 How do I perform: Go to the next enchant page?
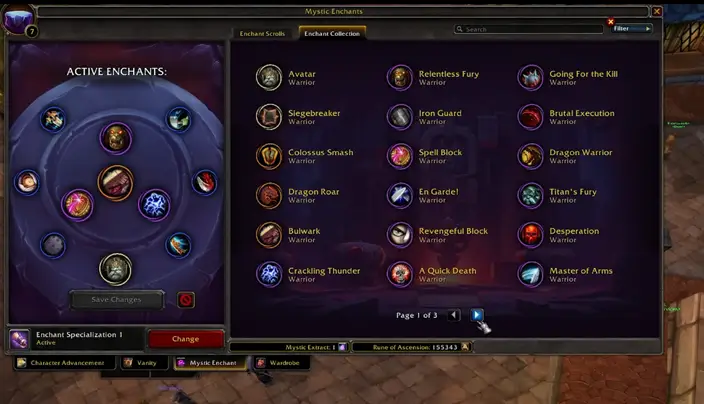[x=477, y=315]
